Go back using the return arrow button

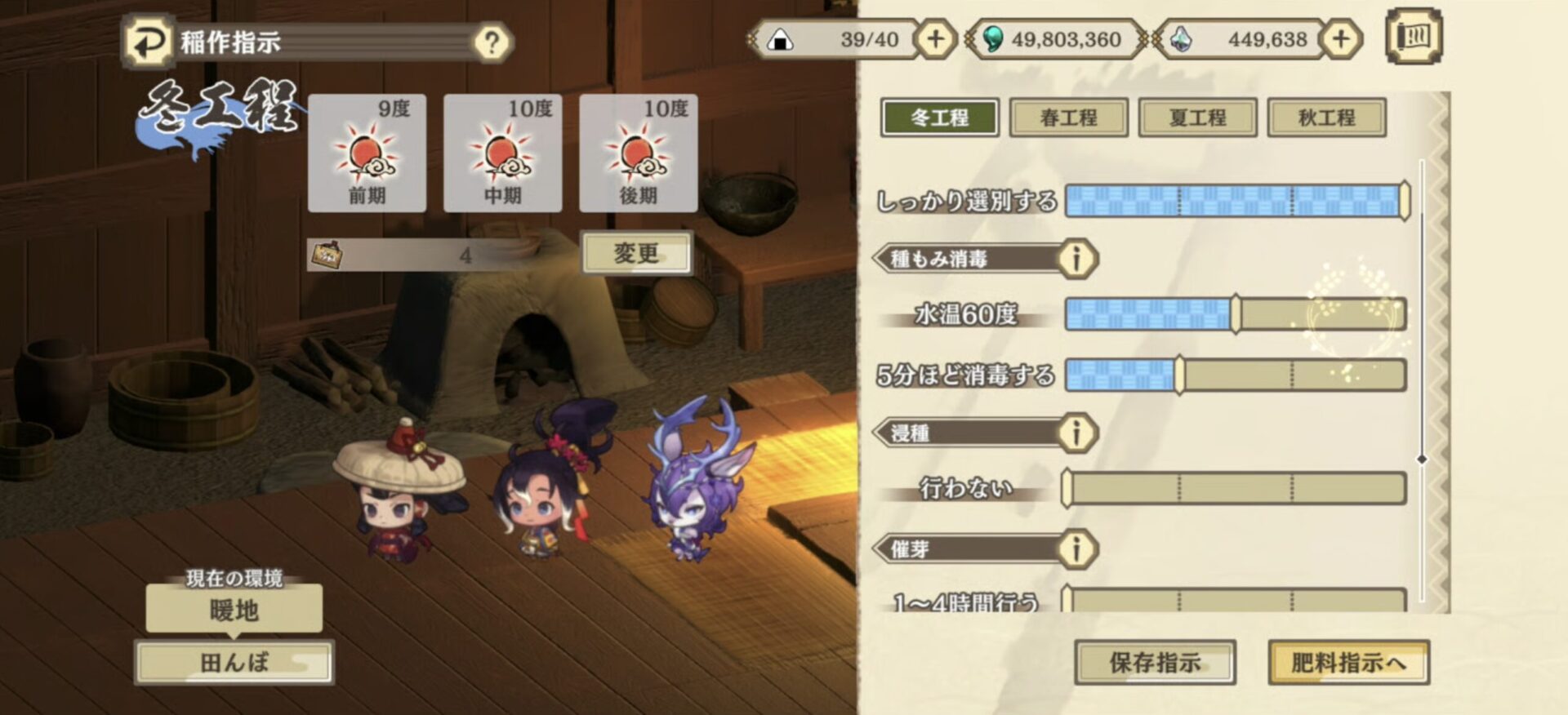point(148,42)
